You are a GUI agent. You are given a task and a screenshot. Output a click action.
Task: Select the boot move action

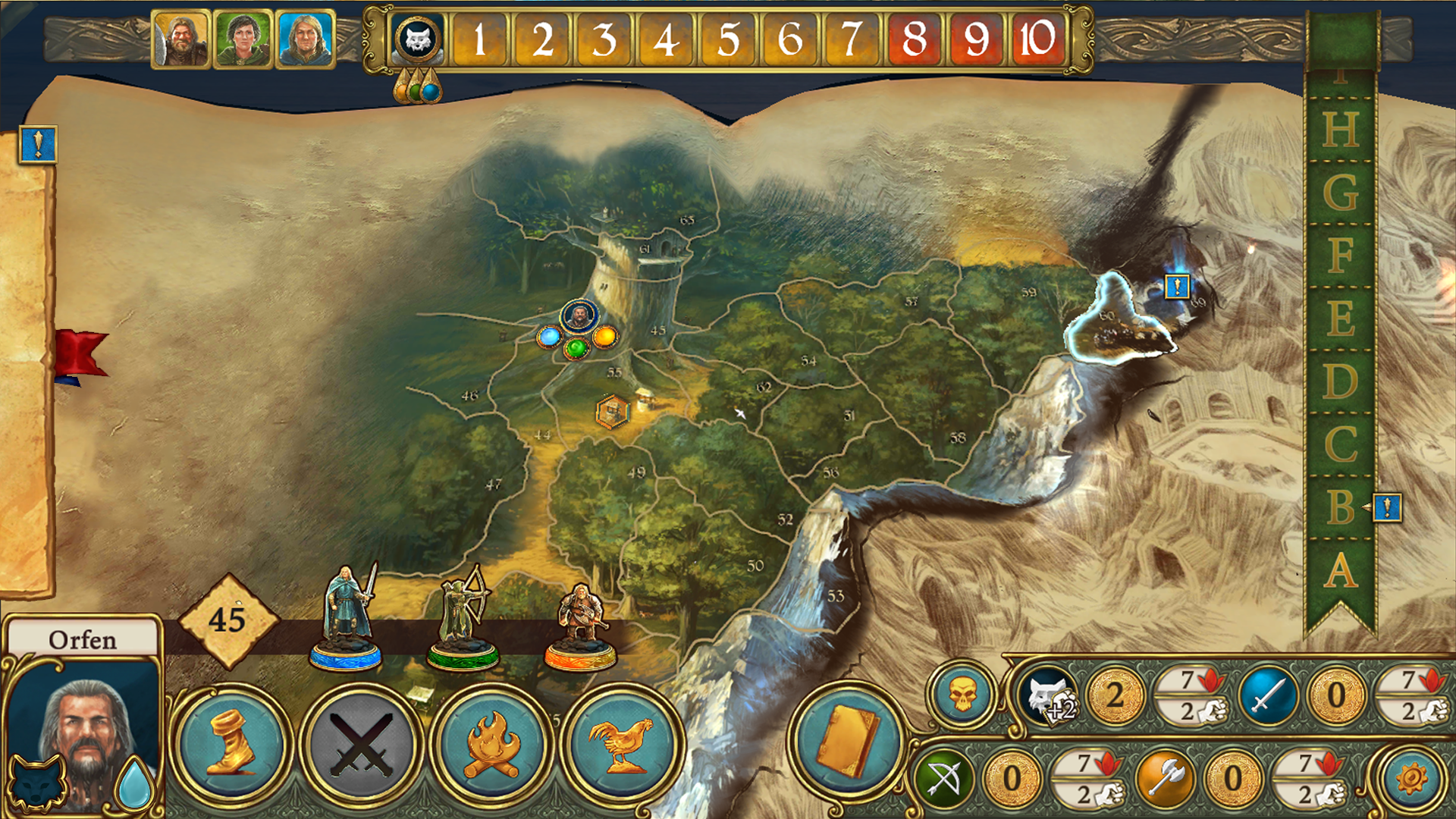[231, 744]
